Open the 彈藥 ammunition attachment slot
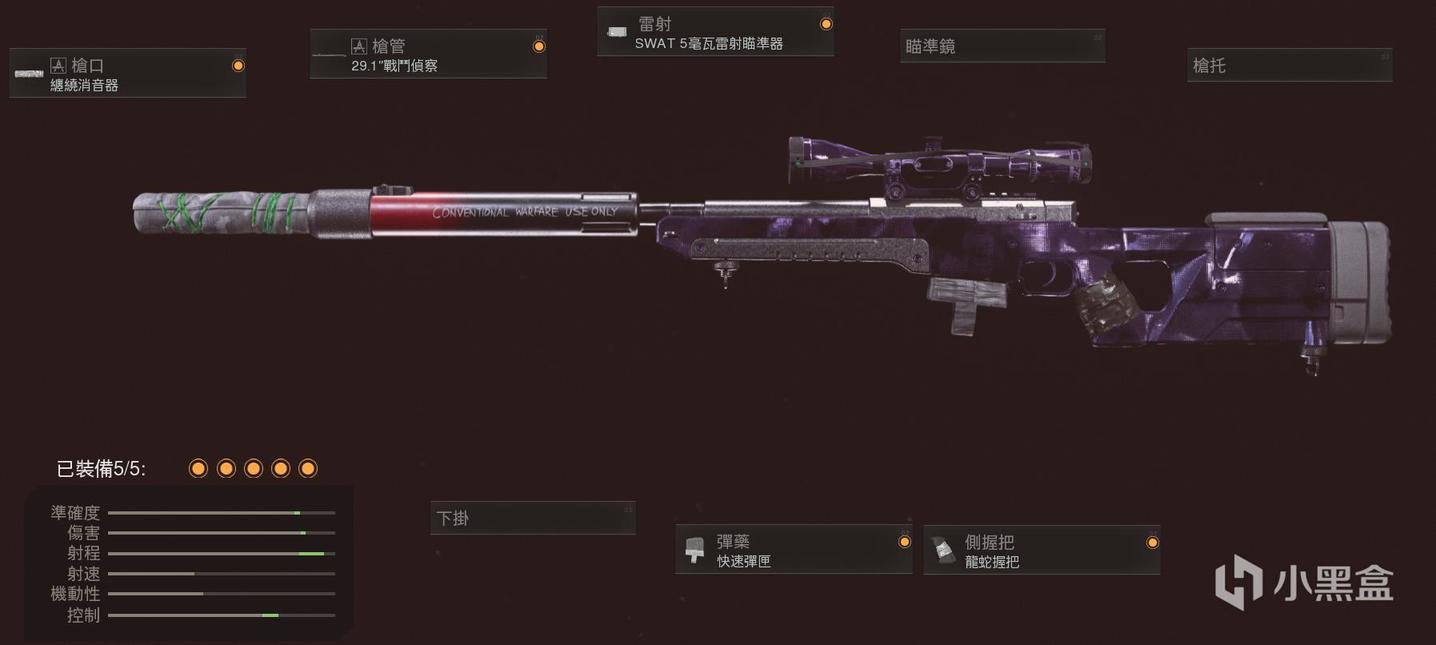 793,550
